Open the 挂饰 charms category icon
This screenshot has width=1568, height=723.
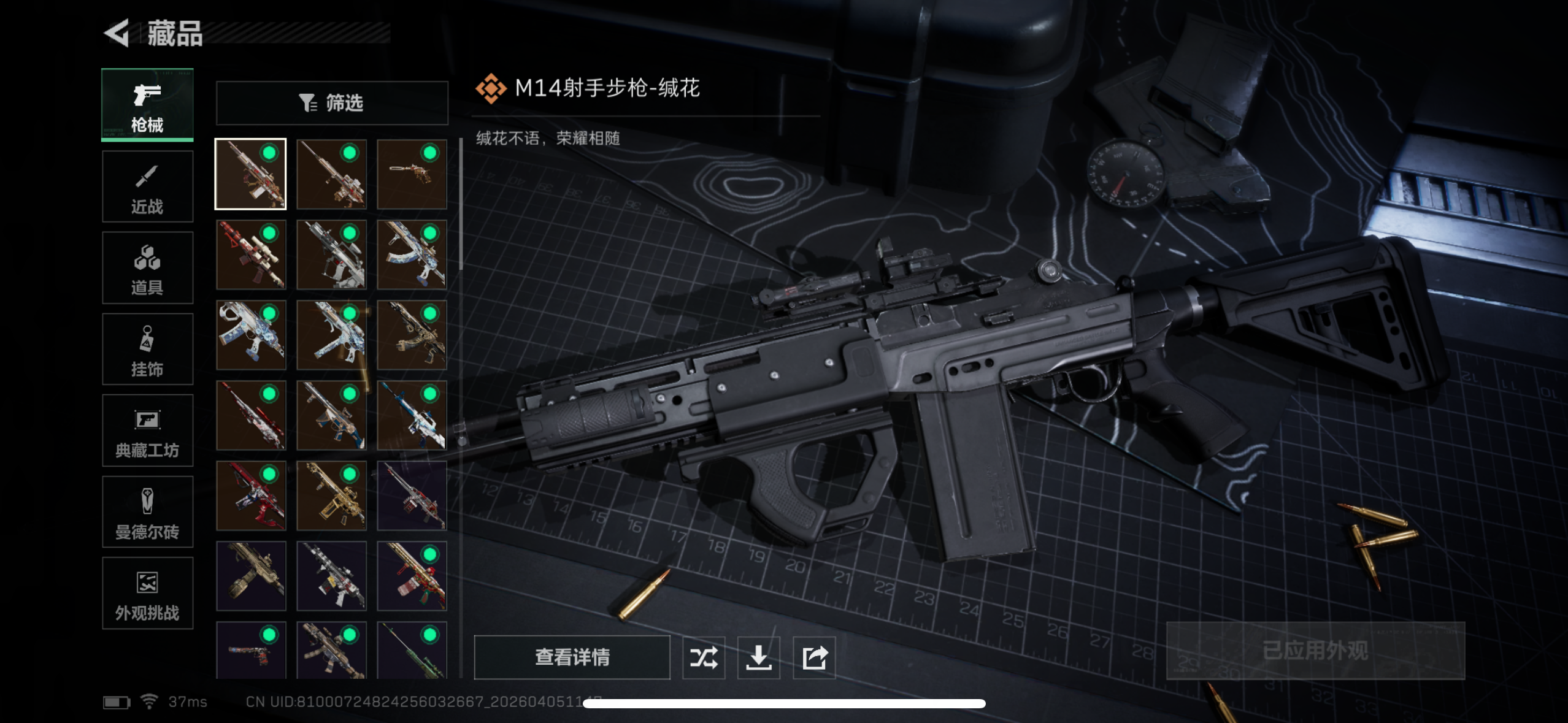[147, 350]
